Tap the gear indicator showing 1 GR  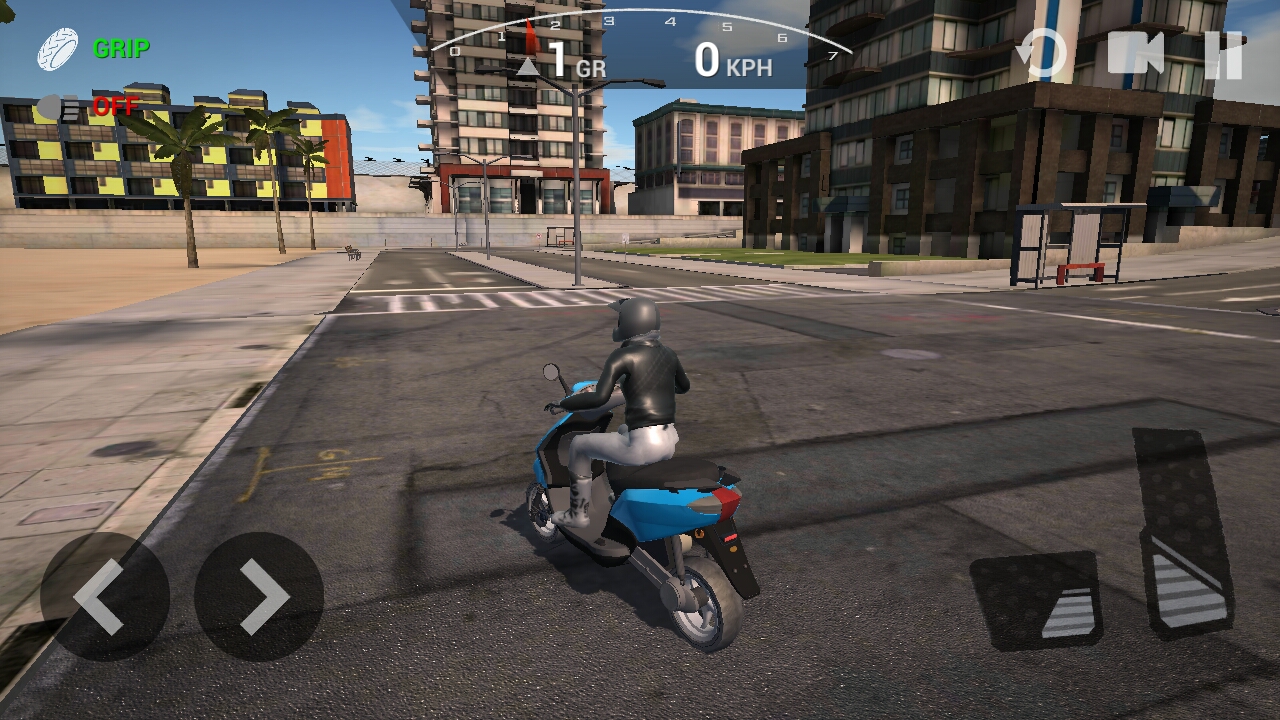click(559, 60)
